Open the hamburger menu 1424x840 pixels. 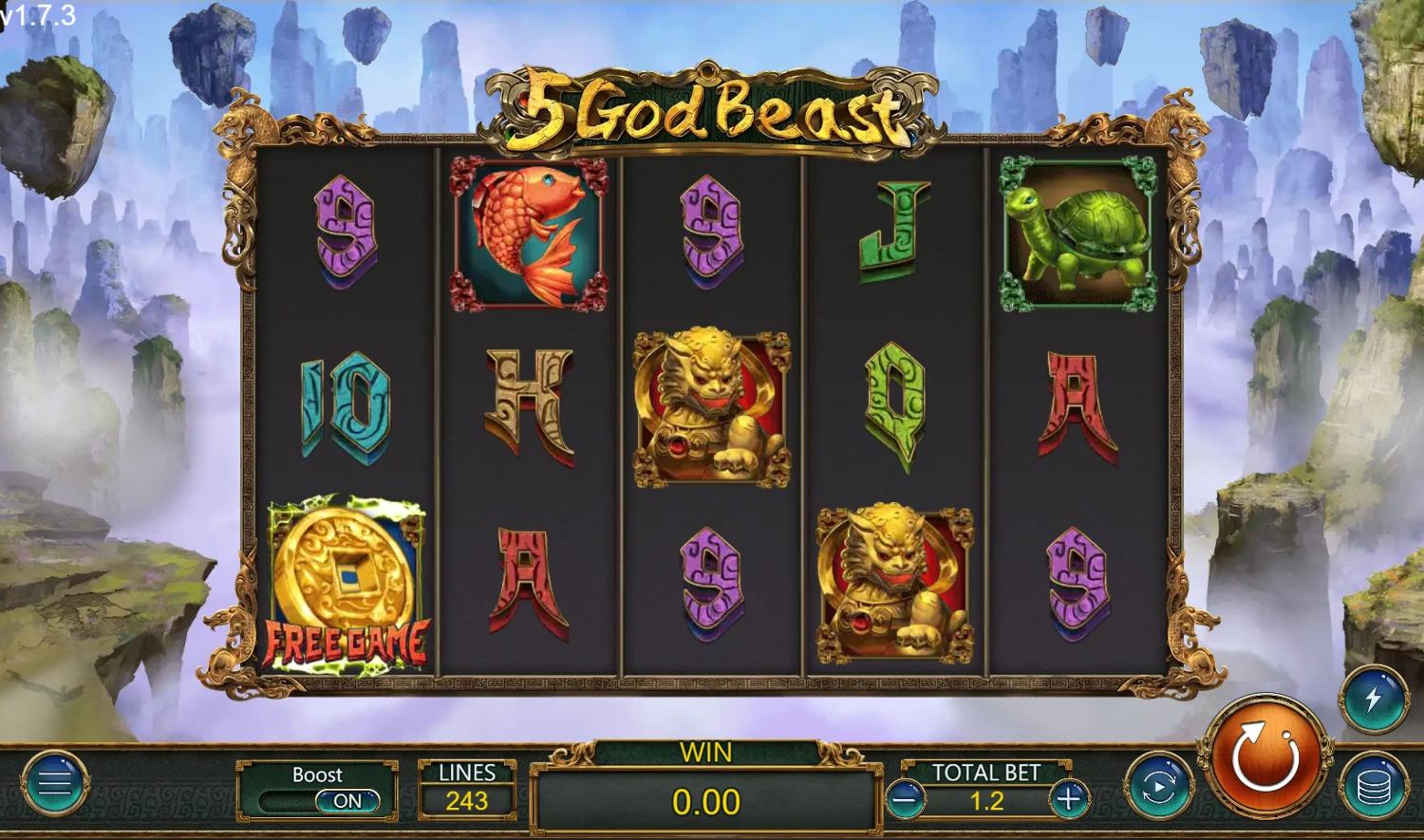(x=54, y=783)
